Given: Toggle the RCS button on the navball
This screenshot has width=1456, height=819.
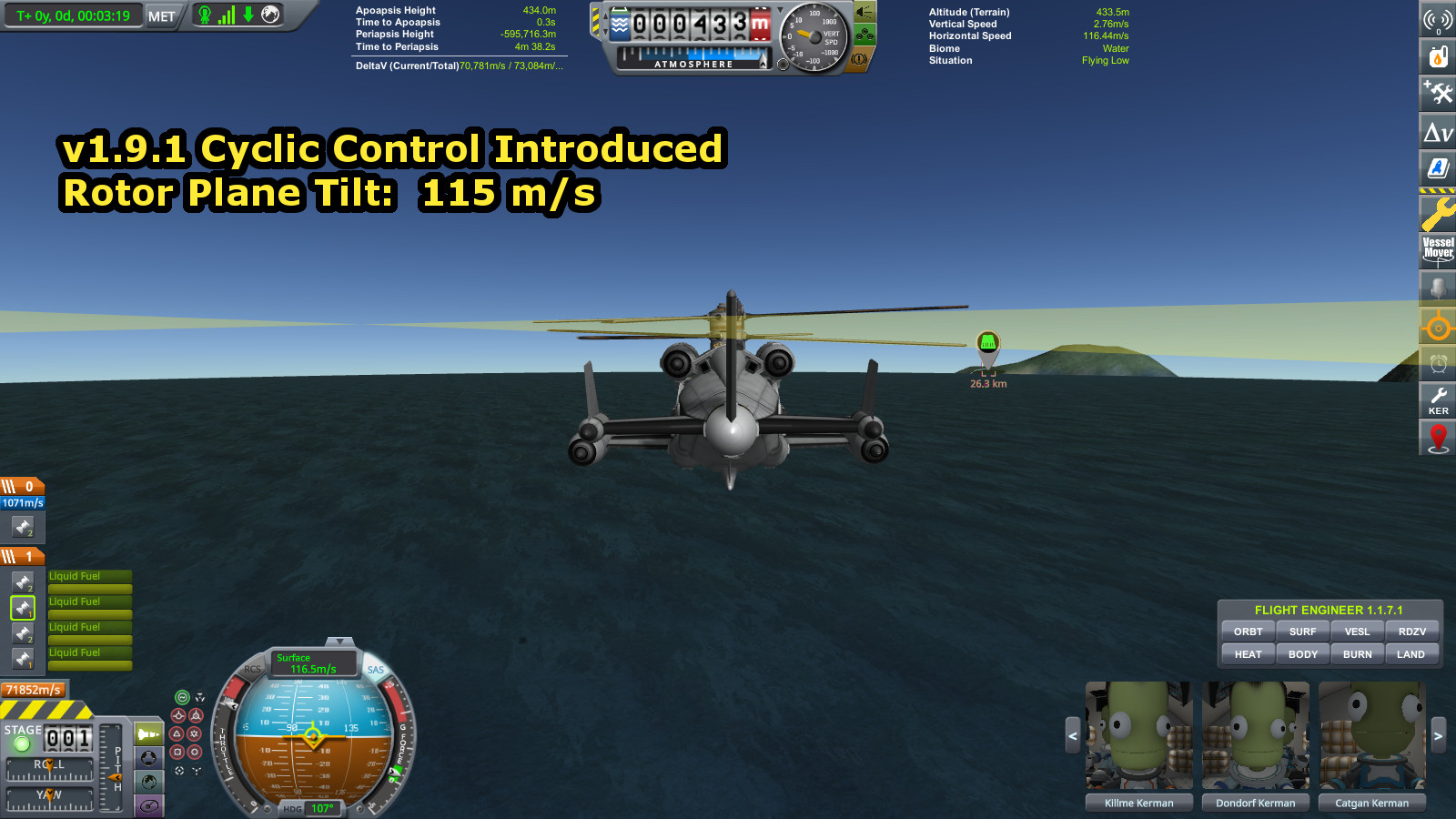Looking at the screenshot, I should point(252,669).
